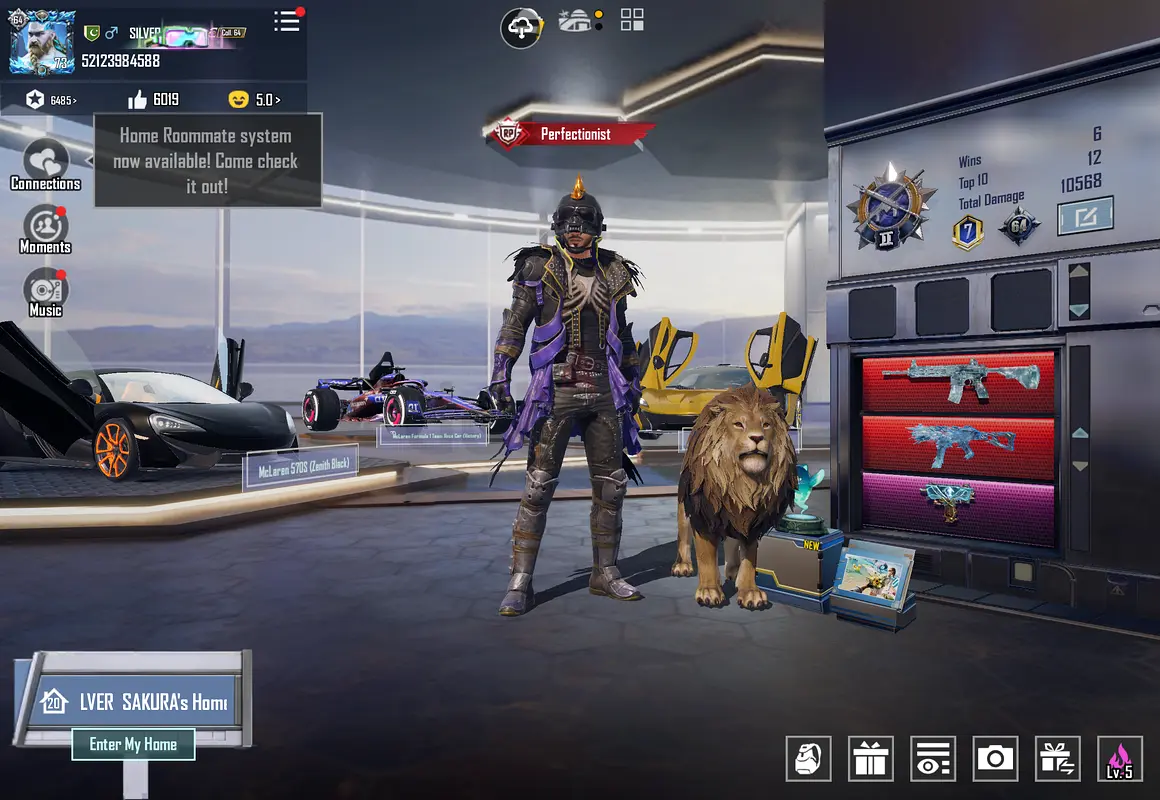View popularity star score 6485

click(x=52, y=100)
